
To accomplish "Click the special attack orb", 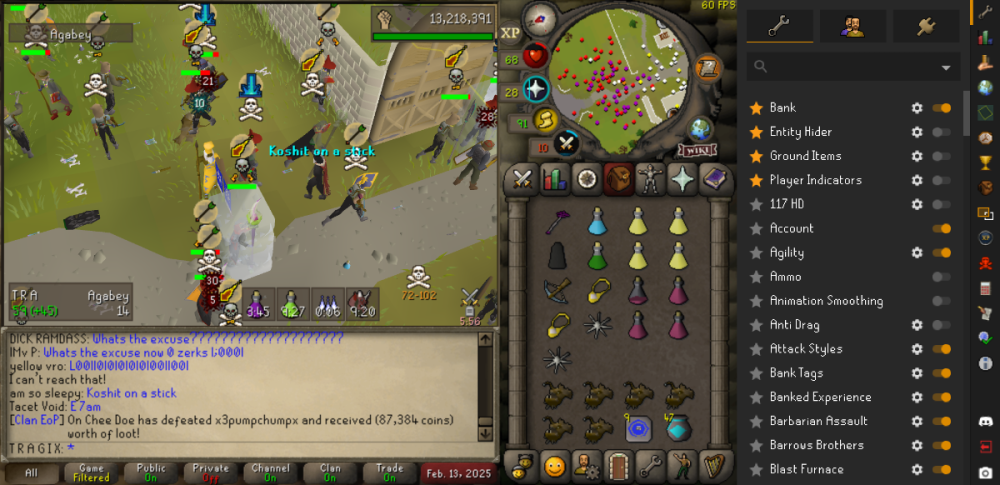I will 567,143.
